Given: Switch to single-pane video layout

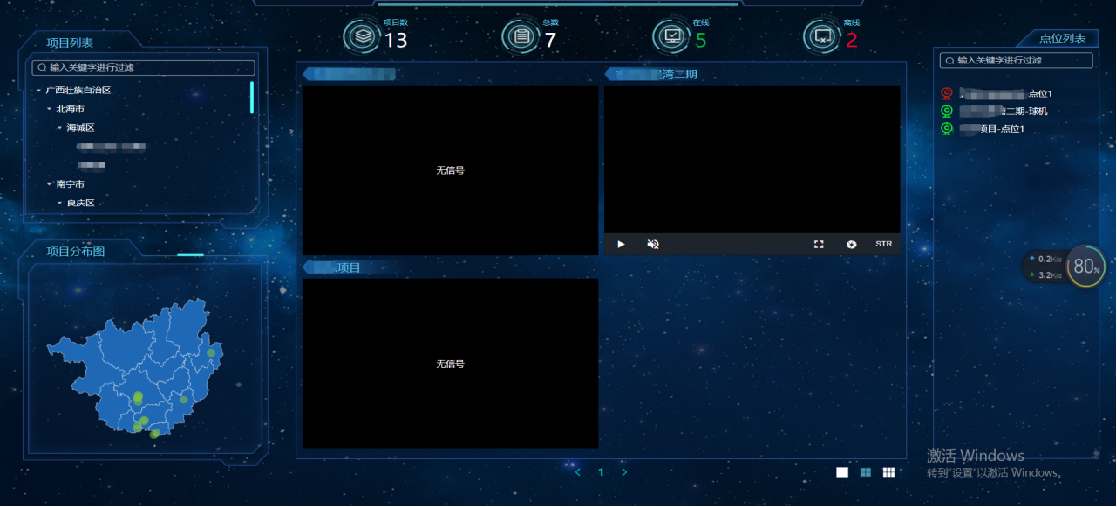Looking at the screenshot, I should coord(842,472).
